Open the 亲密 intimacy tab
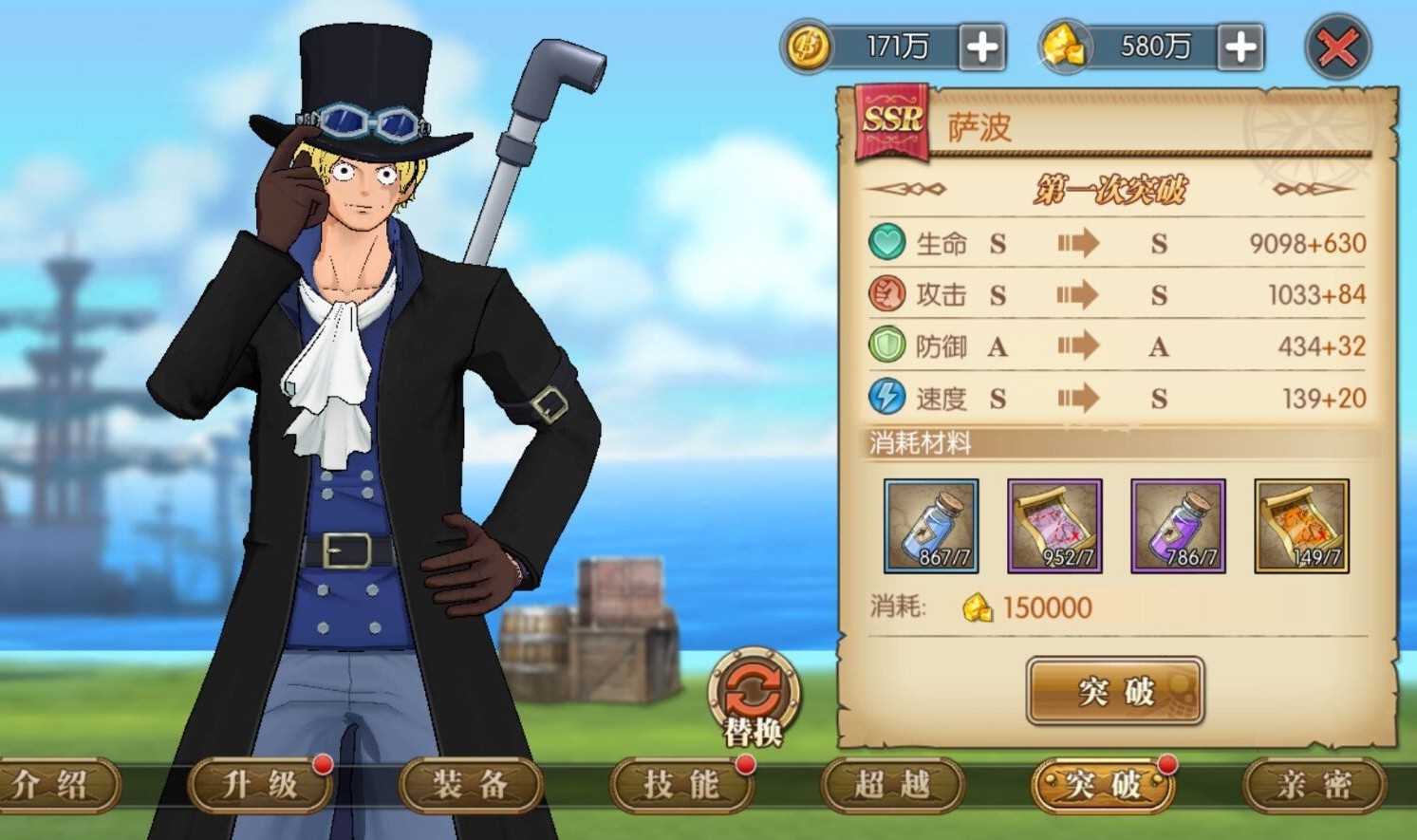Image resolution: width=1417 pixels, height=840 pixels. (1314, 785)
